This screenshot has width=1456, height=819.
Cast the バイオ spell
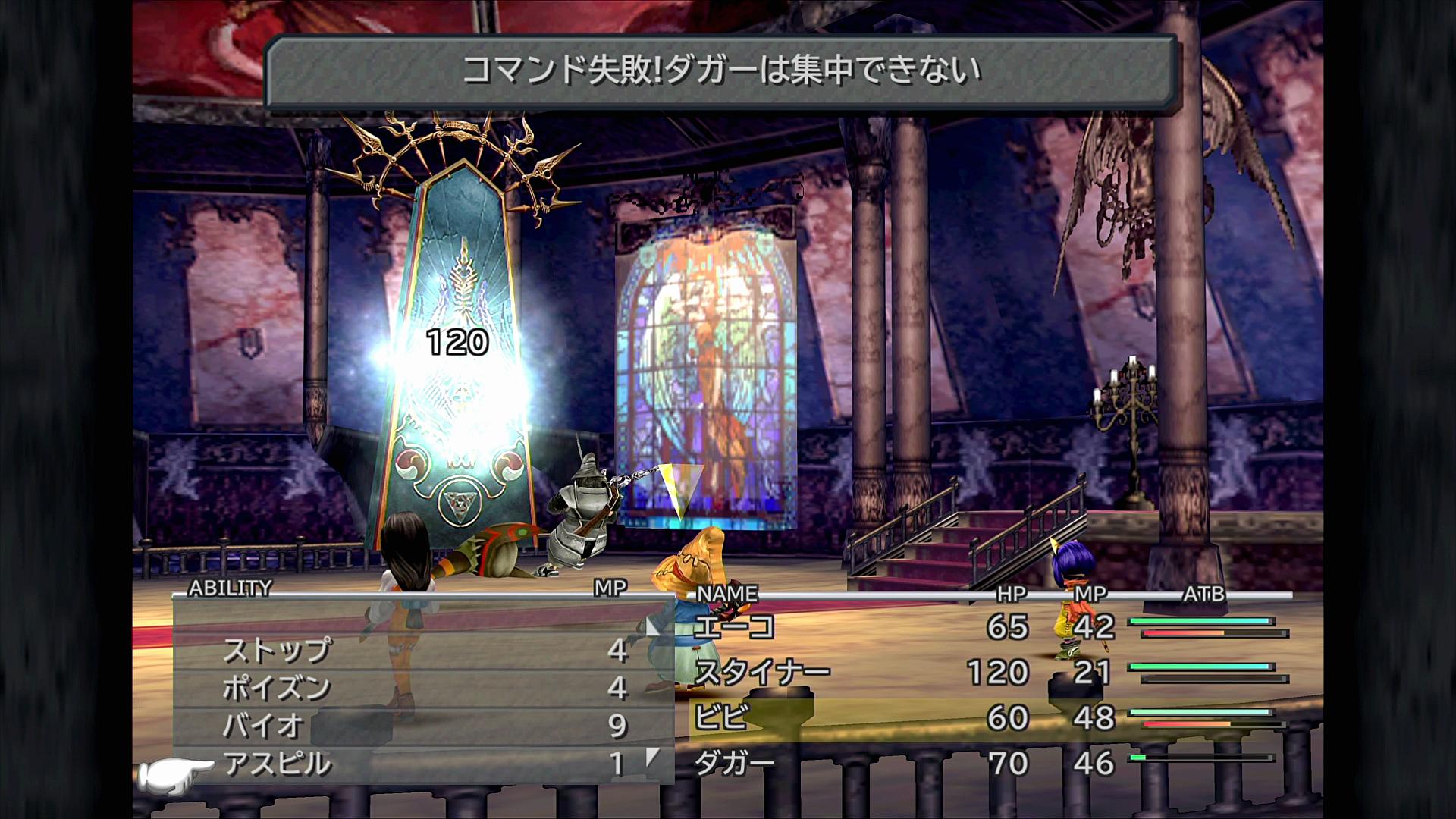(262, 726)
